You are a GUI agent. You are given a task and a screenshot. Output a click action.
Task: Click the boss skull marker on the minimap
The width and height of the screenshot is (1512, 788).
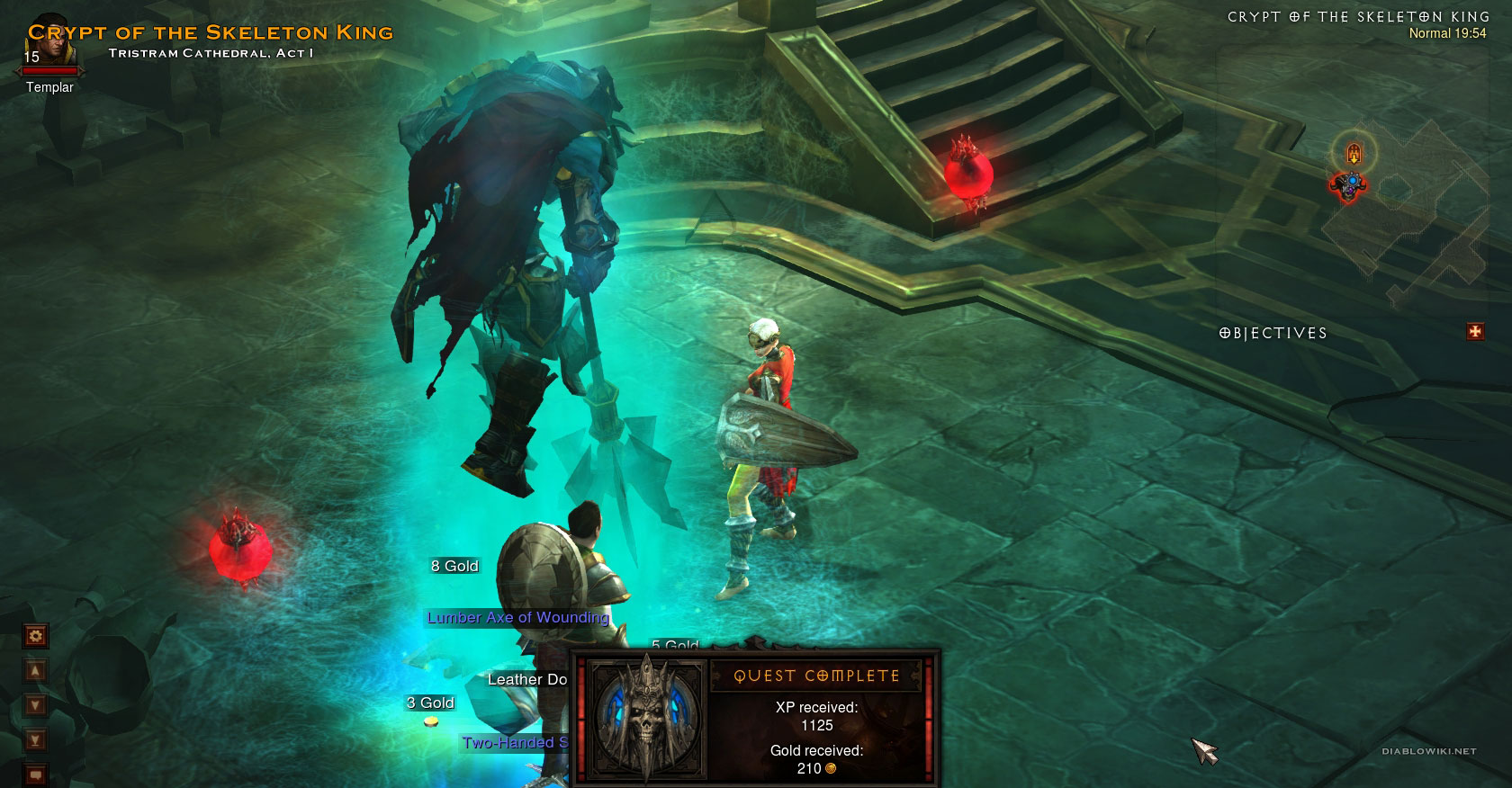(x=1348, y=186)
